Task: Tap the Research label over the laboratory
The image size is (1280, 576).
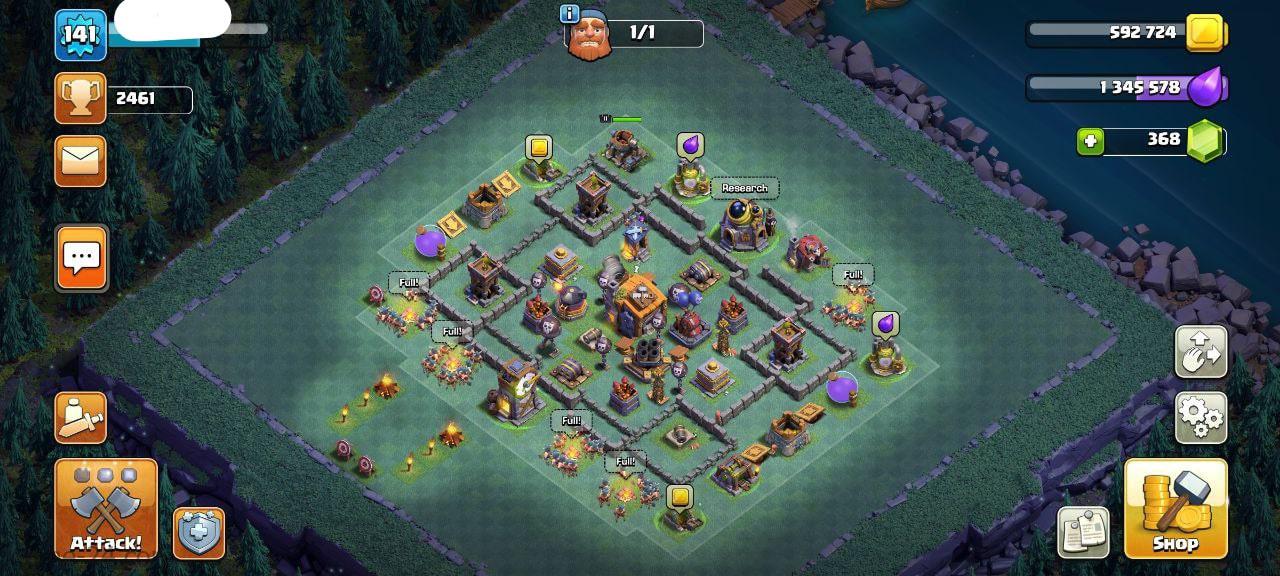Action: pyautogui.click(x=744, y=188)
